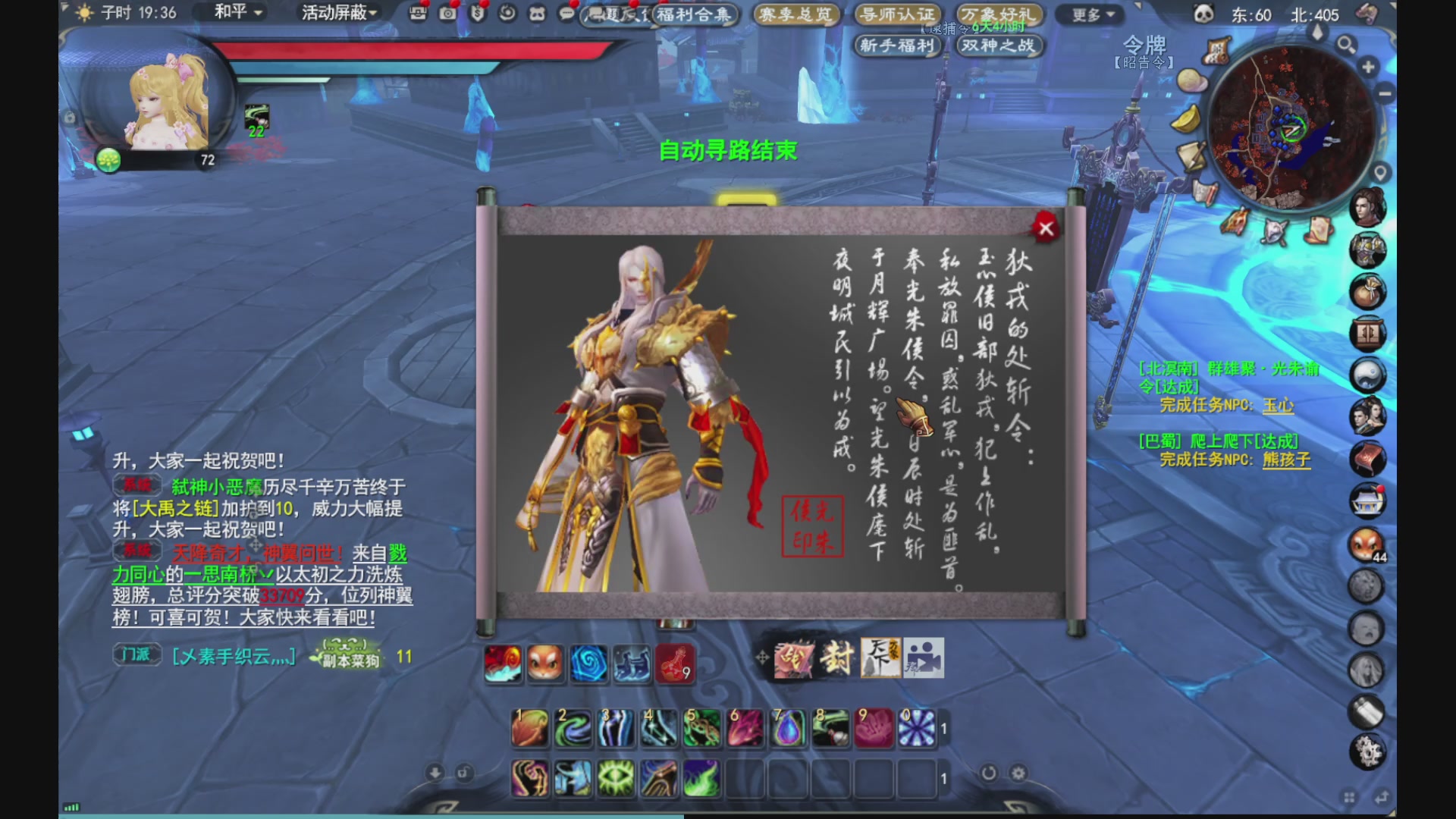
Task: Open the equipment armor icon on right sidebar
Action: point(1367,249)
